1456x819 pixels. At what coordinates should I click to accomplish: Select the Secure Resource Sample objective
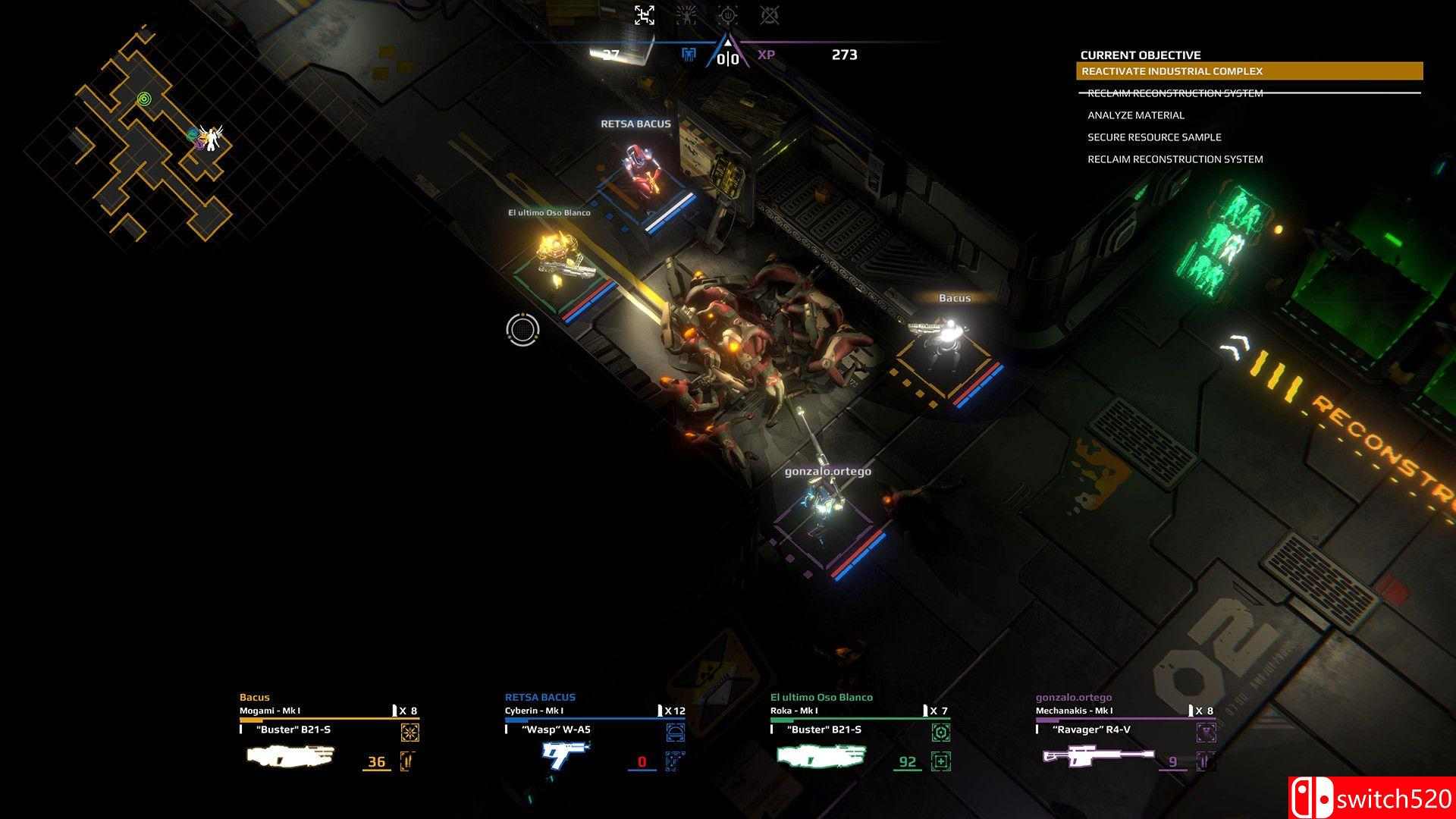point(1153,137)
